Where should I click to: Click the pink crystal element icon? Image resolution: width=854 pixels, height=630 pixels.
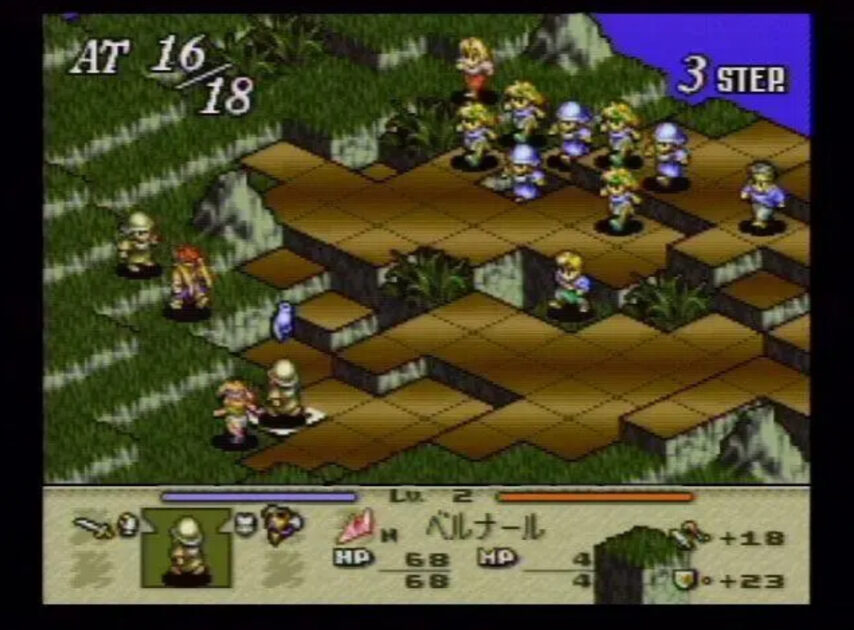tap(354, 525)
